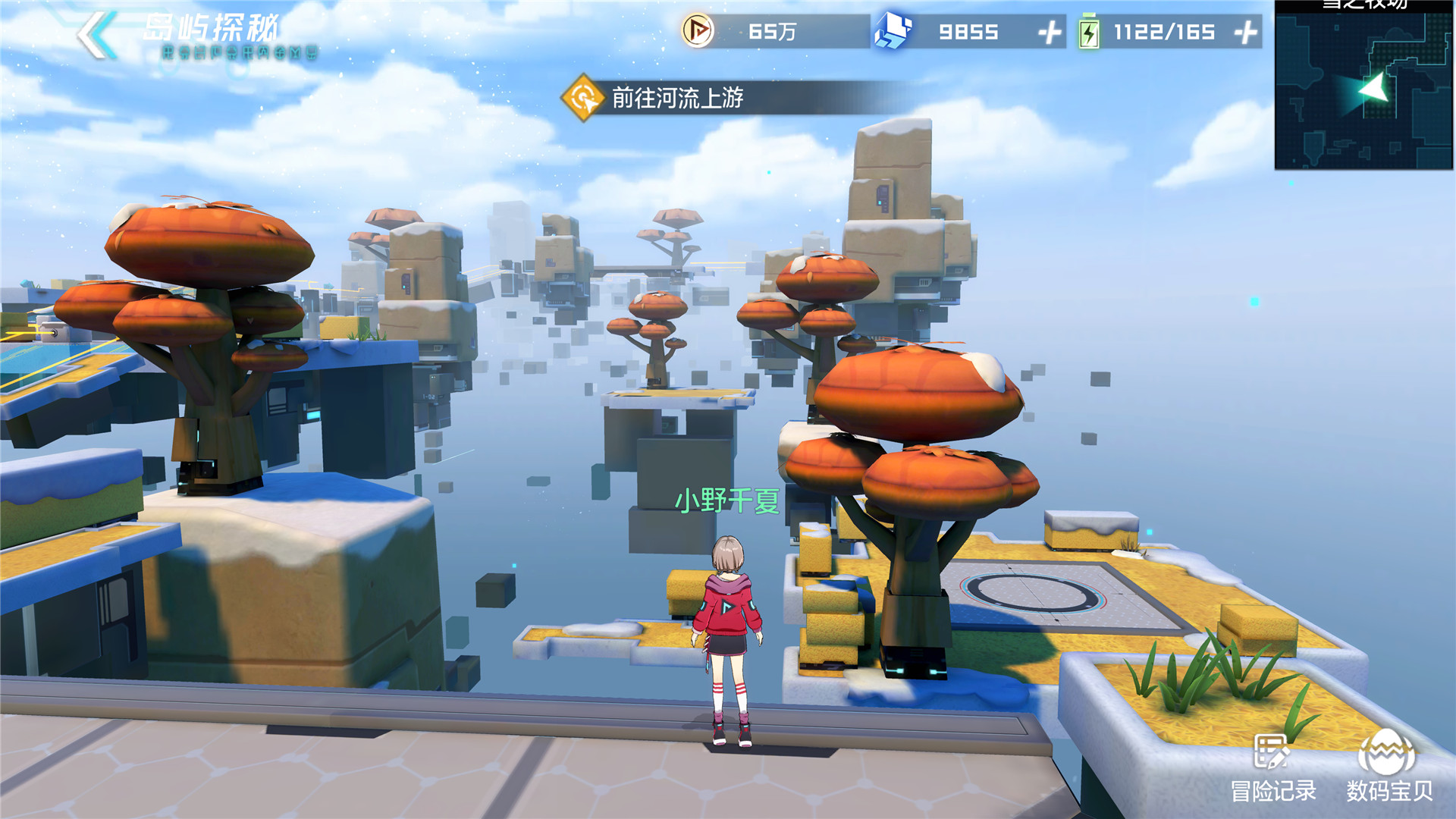The height and width of the screenshot is (819, 1456).
Task: Open 冒险记录 adventure log
Action: [x=1272, y=767]
